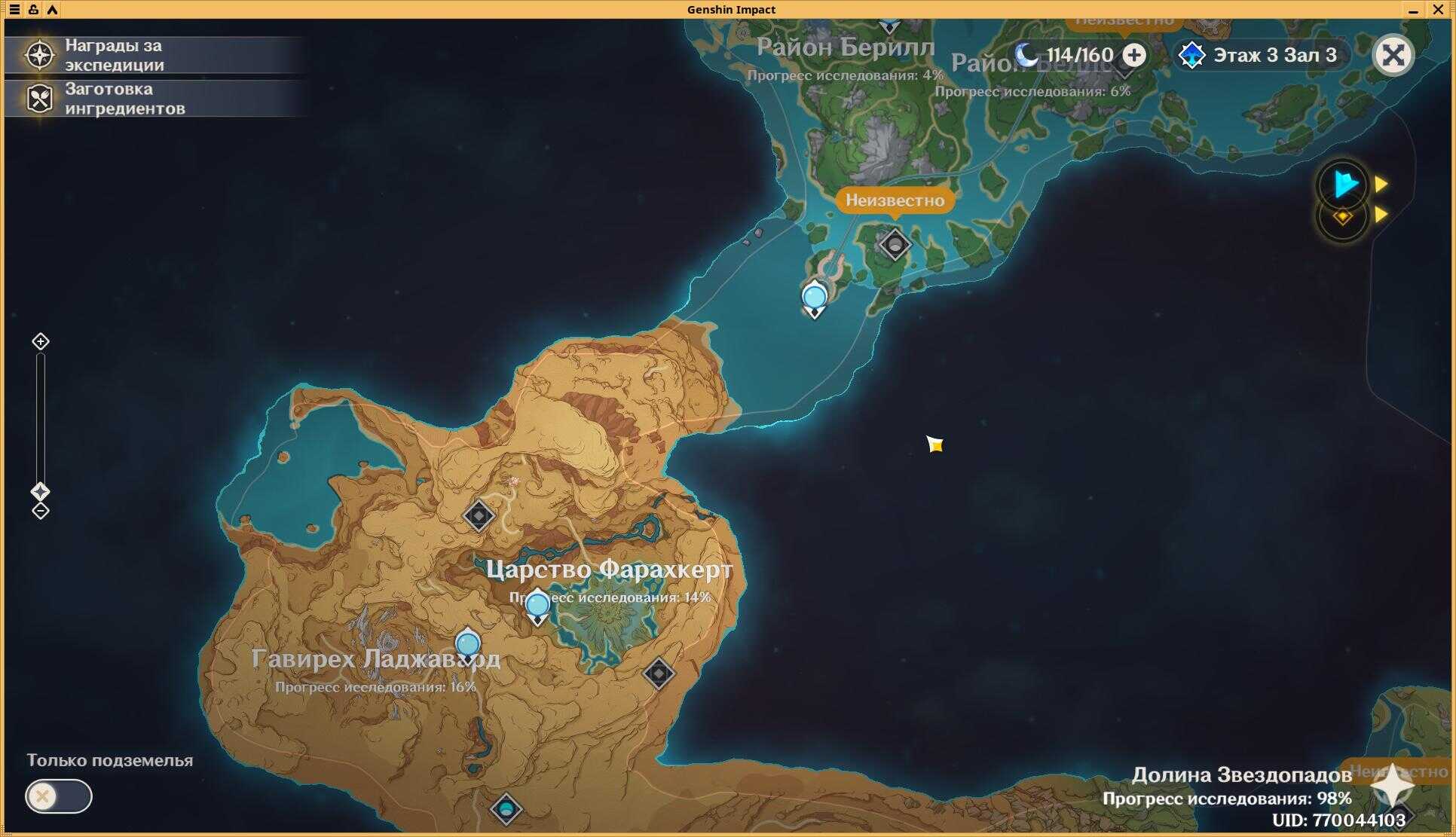Zoom in the map with plus button
Viewport: 1456px width, 837px height.
[41, 342]
